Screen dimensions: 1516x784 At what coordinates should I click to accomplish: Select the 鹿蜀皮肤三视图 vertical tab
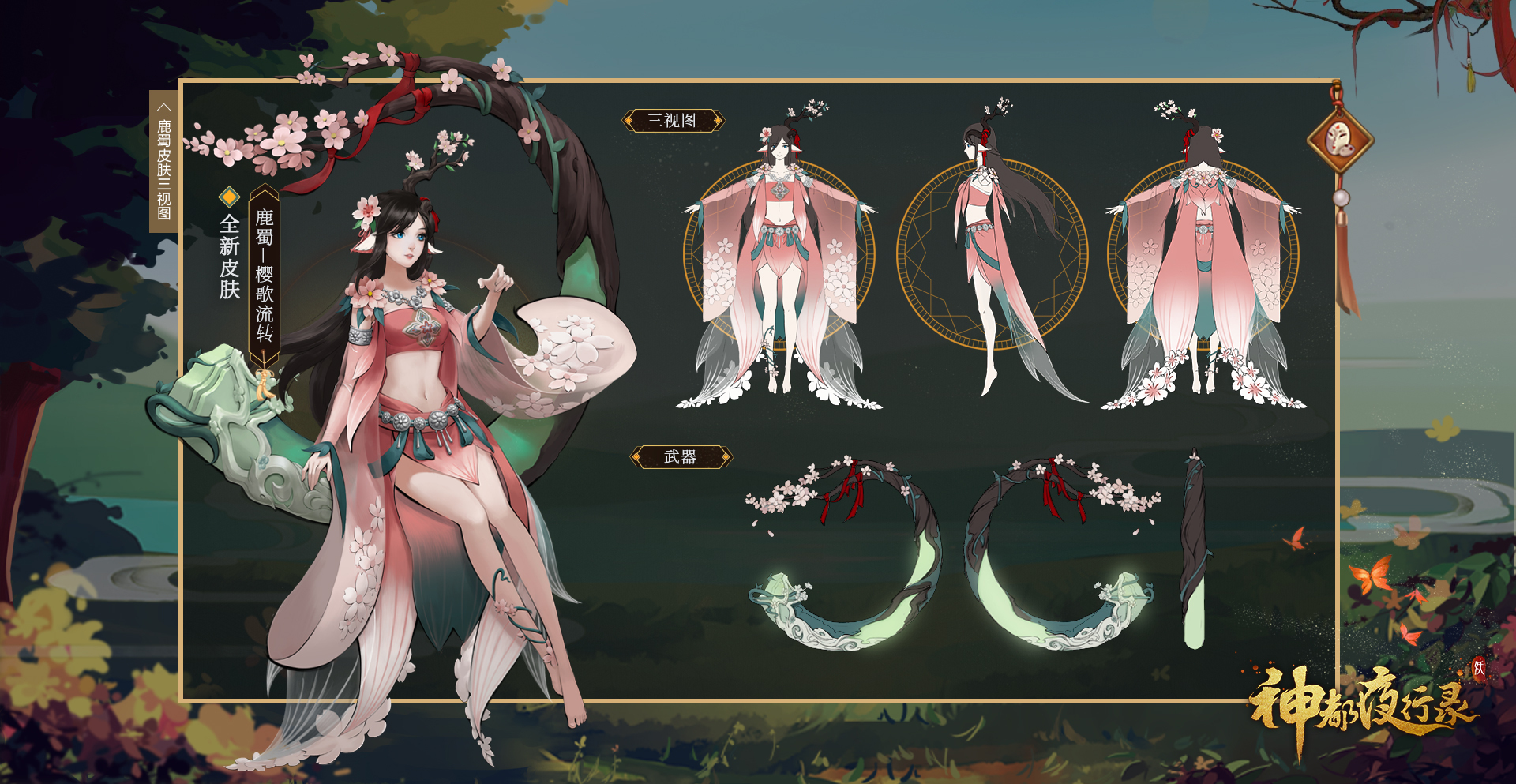[x=163, y=161]
